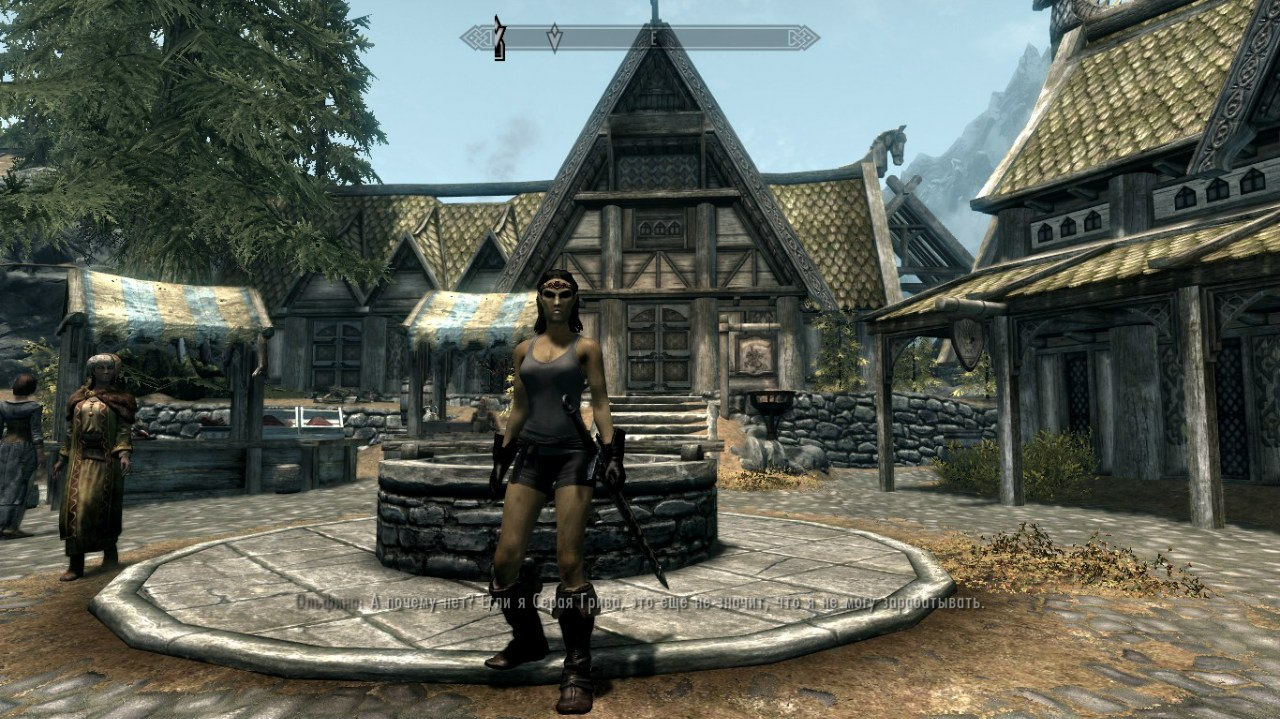Select the dark location marker on the compass
Image resolution: width=1280 pixels, height=719 pixels.
[499, 38]
